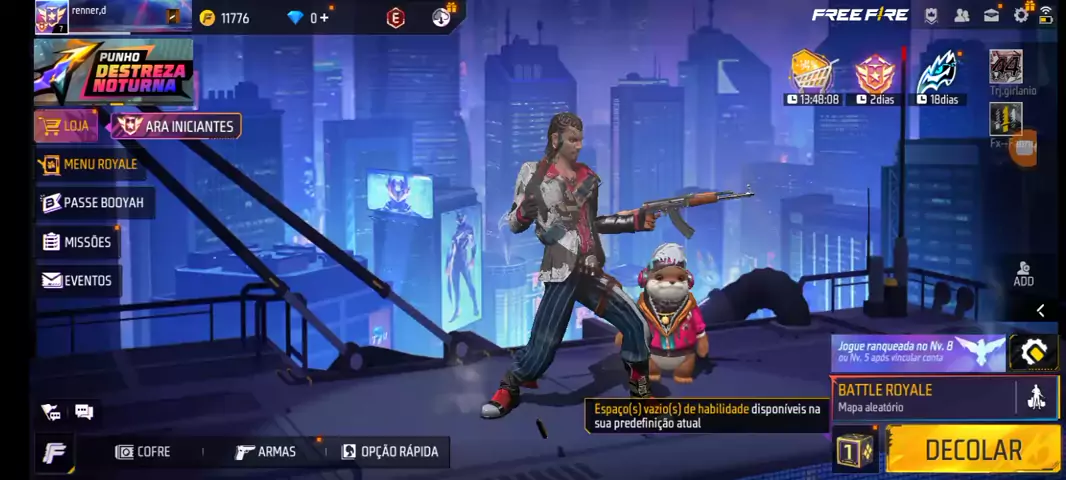Select the Punho Destreza Noturna banner

tap(113, 72)
